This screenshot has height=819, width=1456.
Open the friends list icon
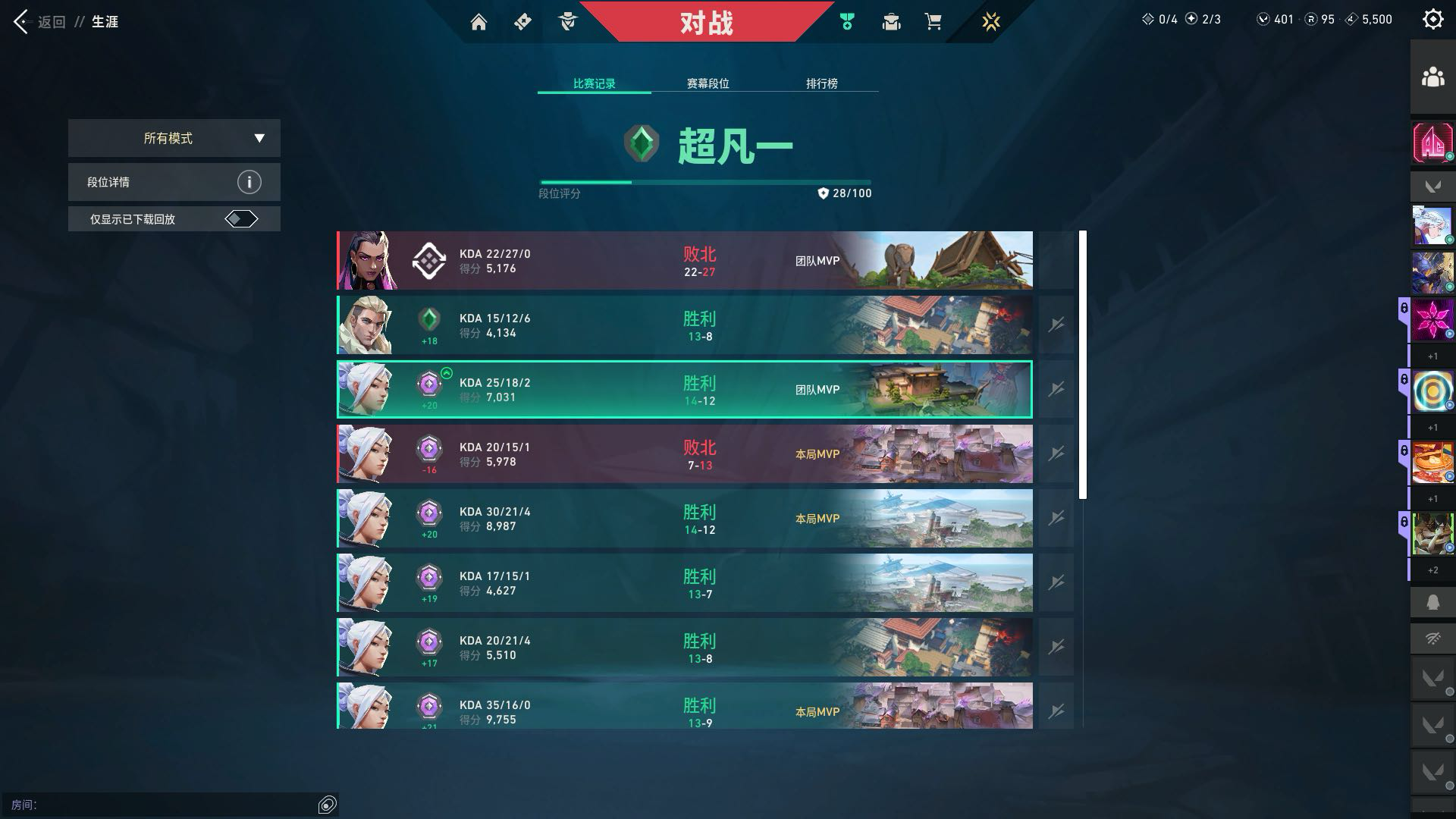(x=1432, y=77)
